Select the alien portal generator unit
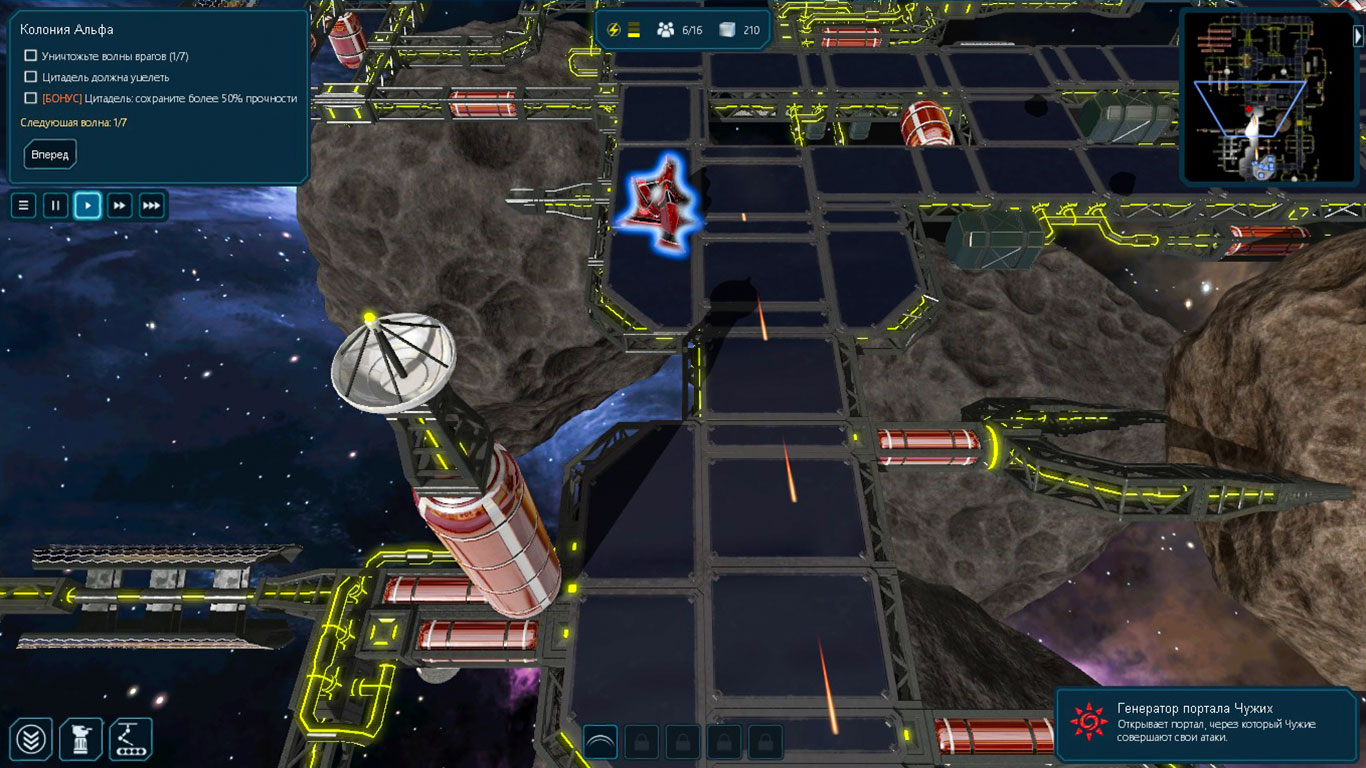Image resolution: width=1366 pixels, height=768 pixels. pos(659,201)
